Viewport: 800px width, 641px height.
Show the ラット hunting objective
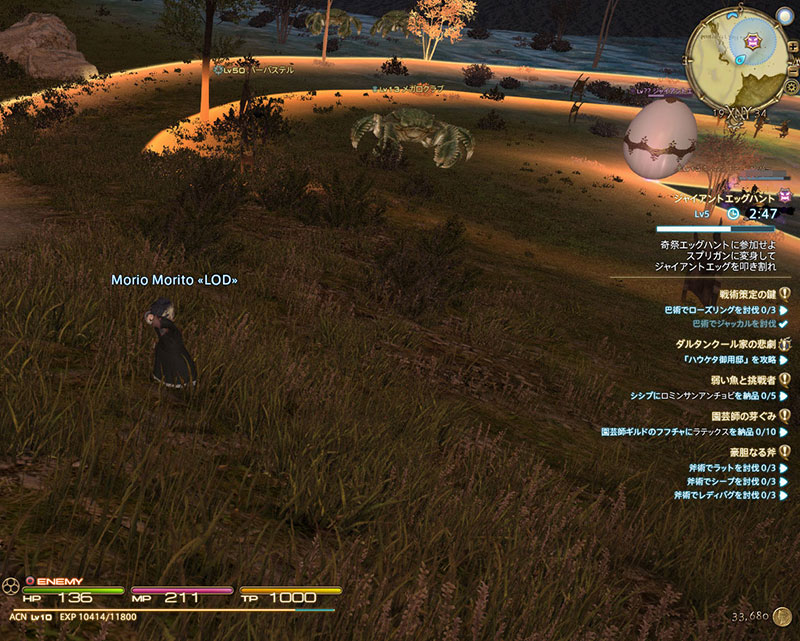[725, 467]
